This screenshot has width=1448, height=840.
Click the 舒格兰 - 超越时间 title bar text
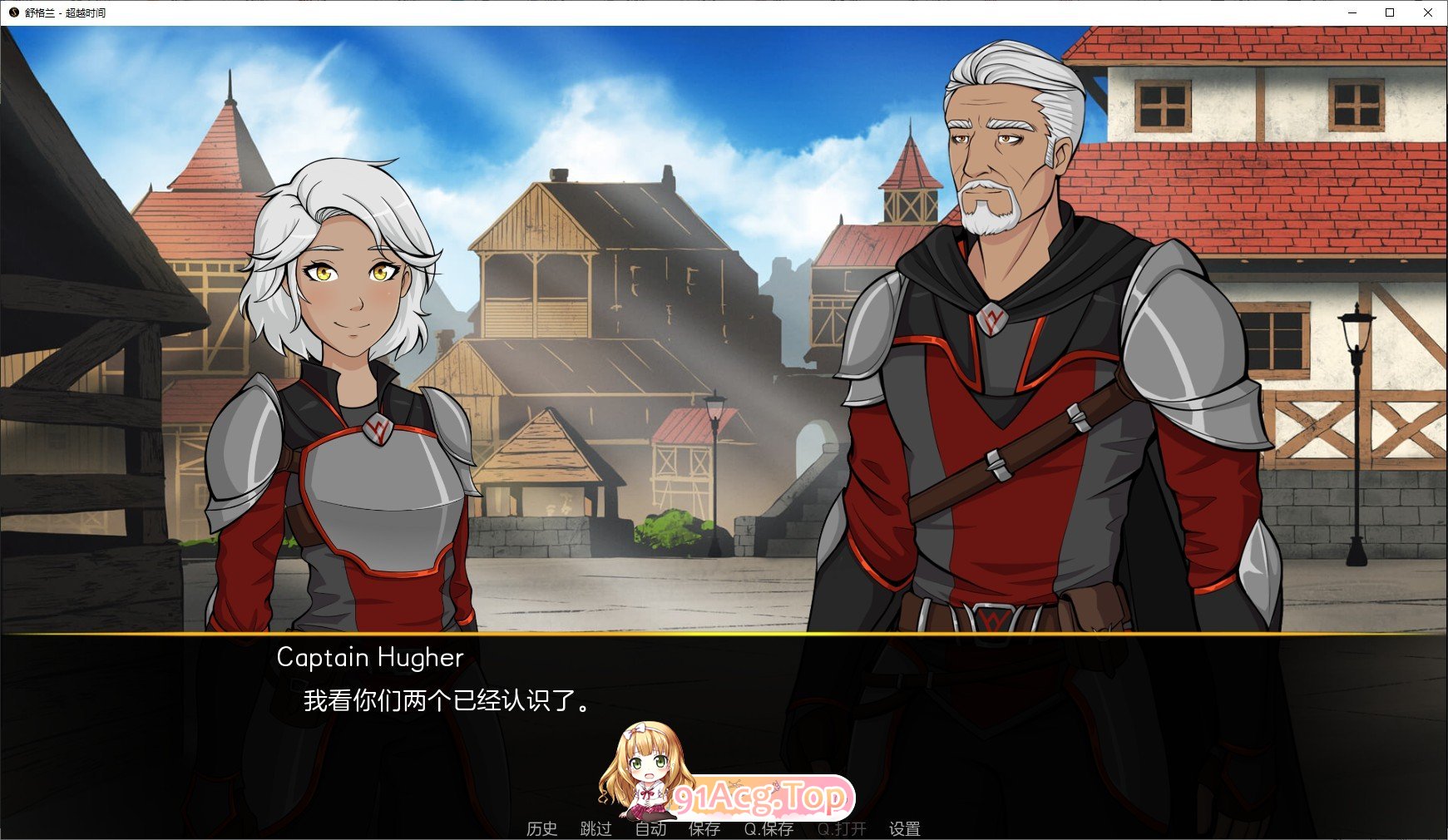(x=65, y=12)
